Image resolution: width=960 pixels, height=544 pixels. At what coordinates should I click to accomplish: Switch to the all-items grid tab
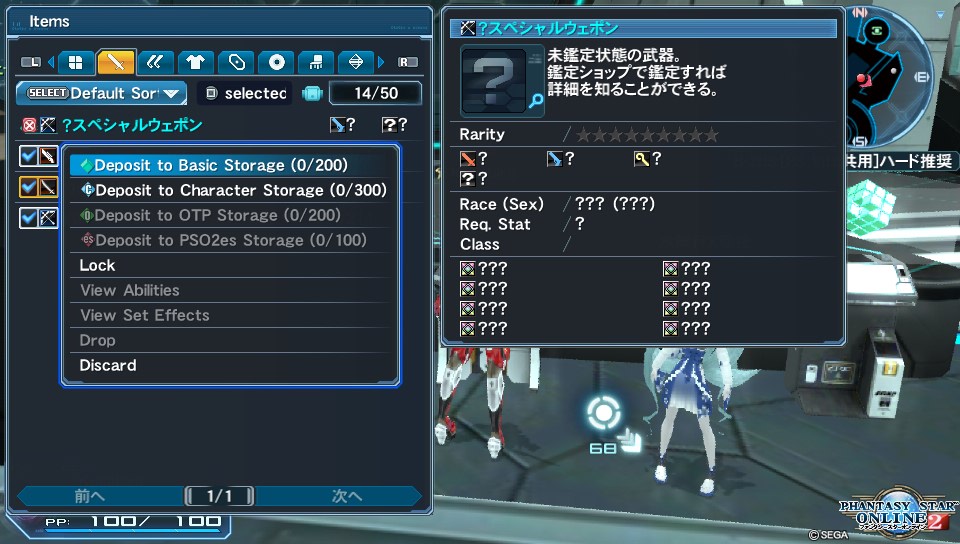click(75, 62)
